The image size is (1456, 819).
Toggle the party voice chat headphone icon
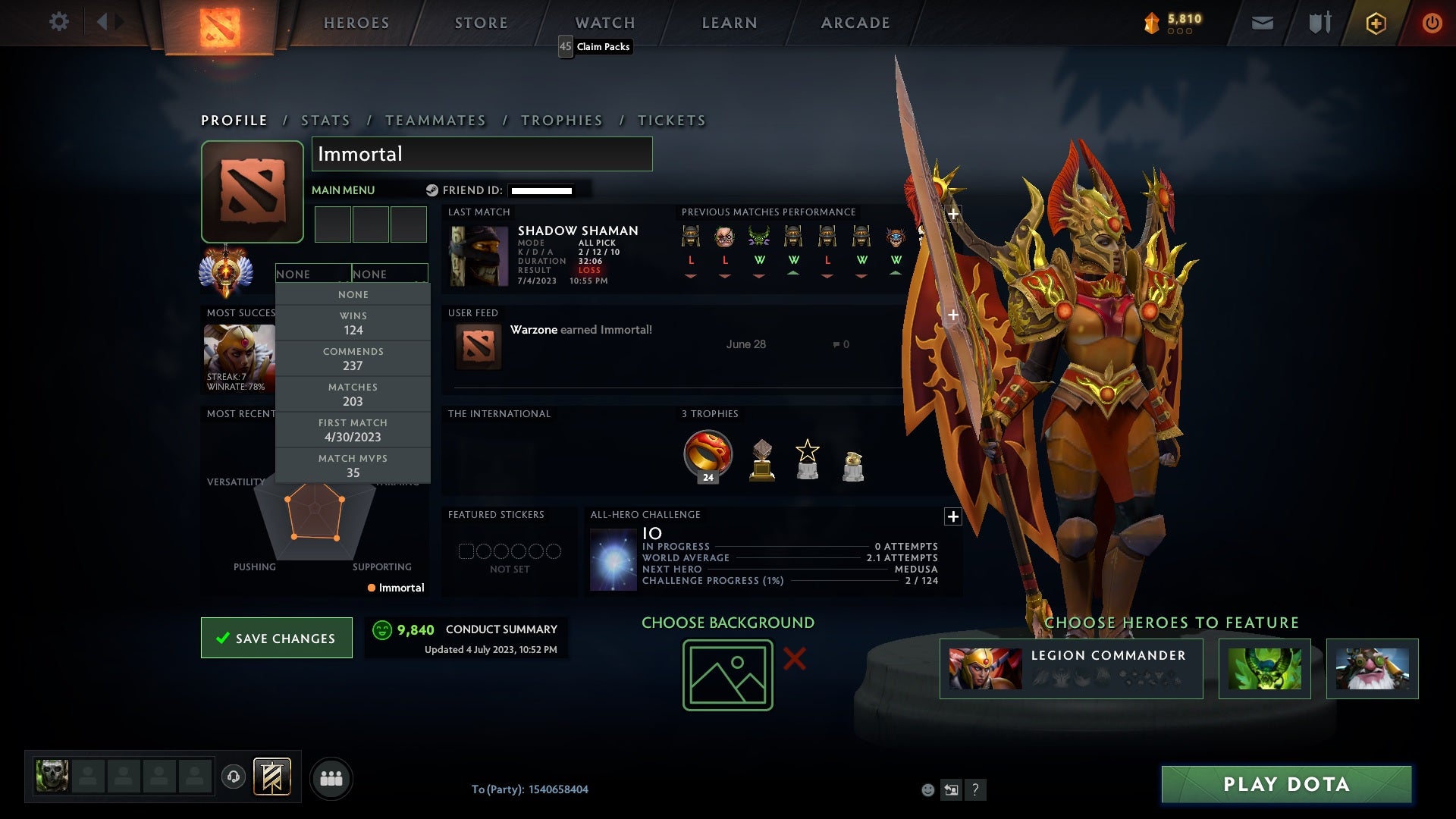(233, 777)
